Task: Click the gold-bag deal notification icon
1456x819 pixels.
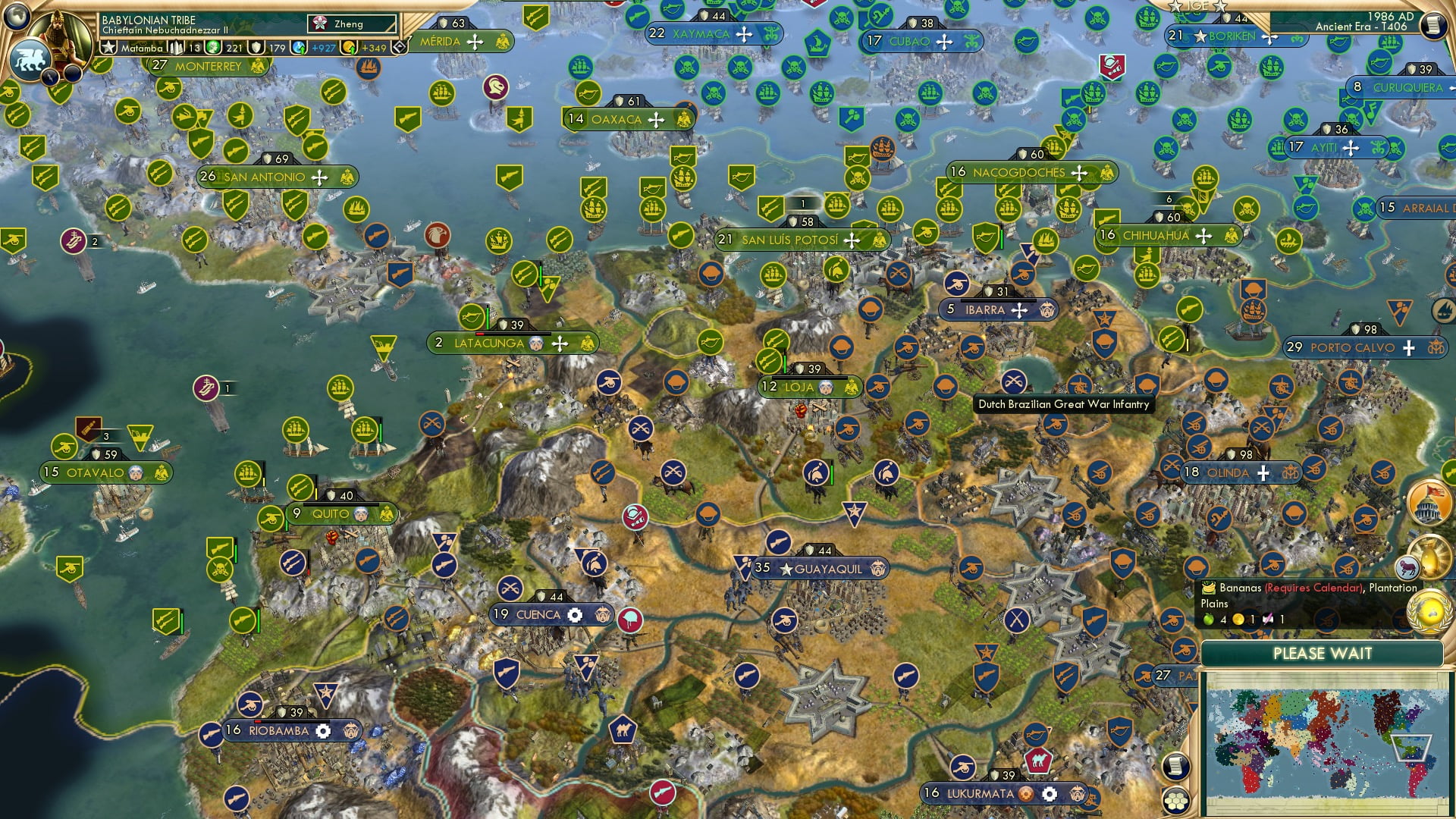Action: point(1431,556)
